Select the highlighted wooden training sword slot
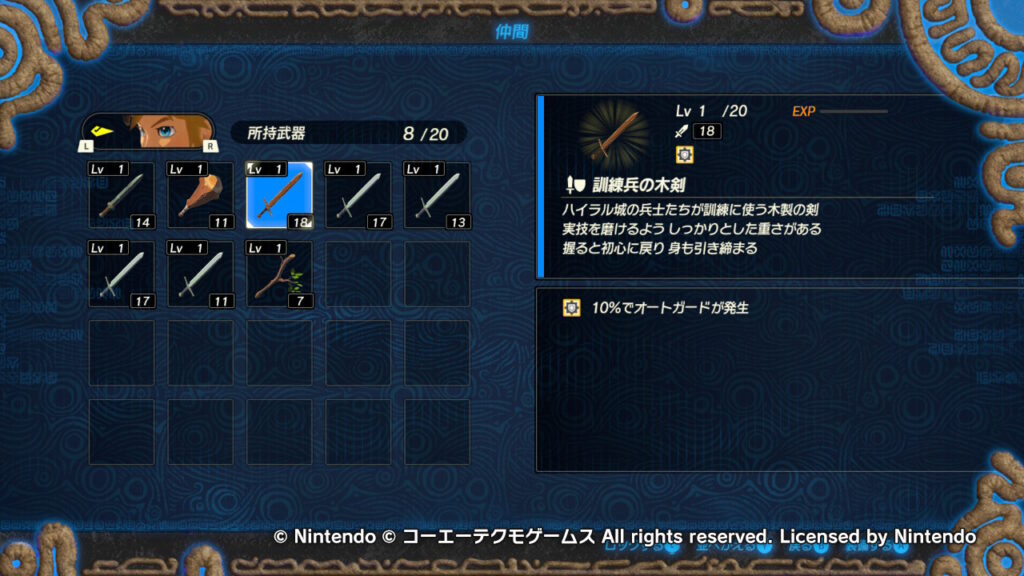Viewport: 1024px width, 576px height. (x=279, y=194)
